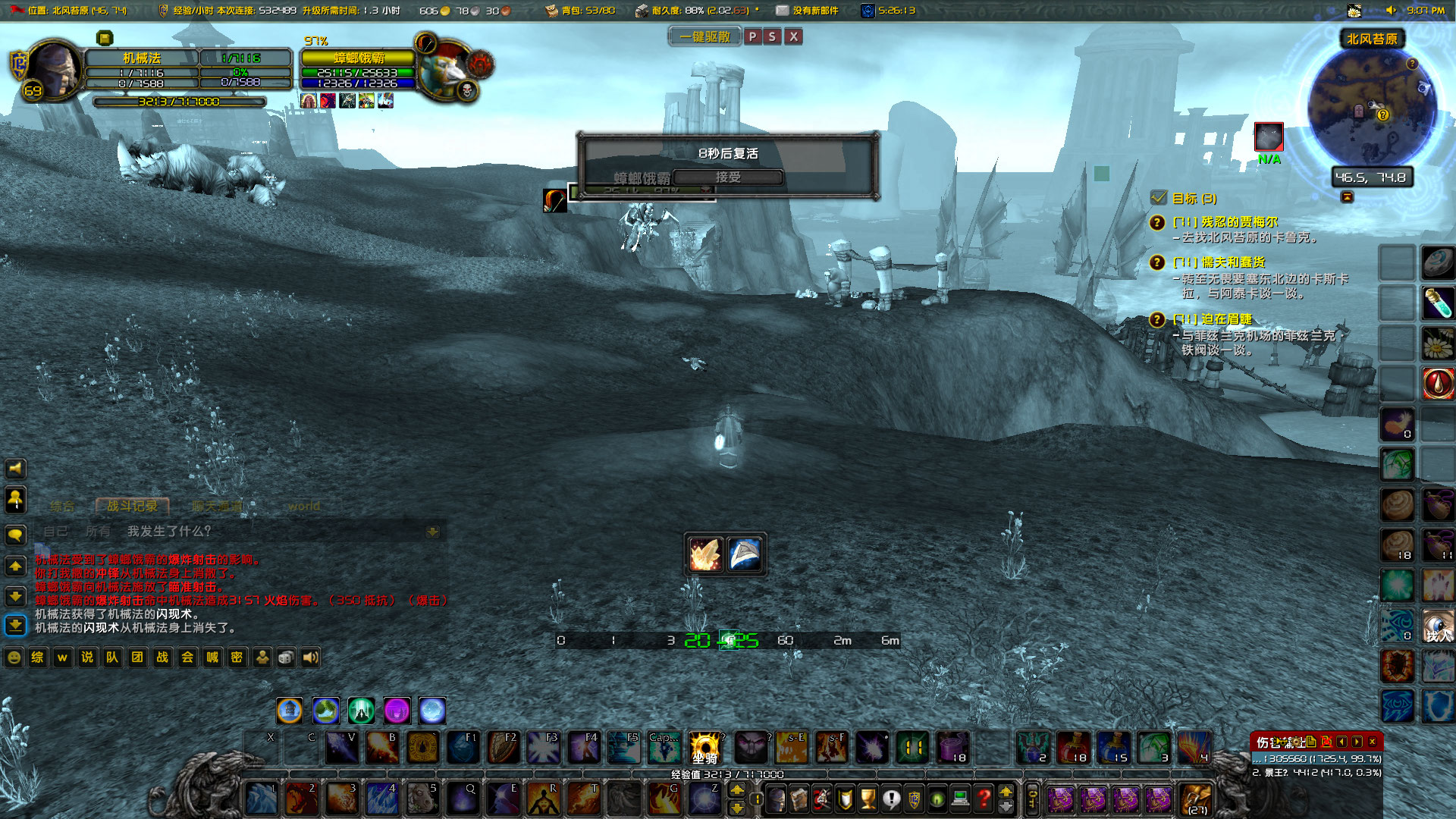Click the 接受 accept resurrection button
Screen dimensions: 1456x819
click(727, 177)
